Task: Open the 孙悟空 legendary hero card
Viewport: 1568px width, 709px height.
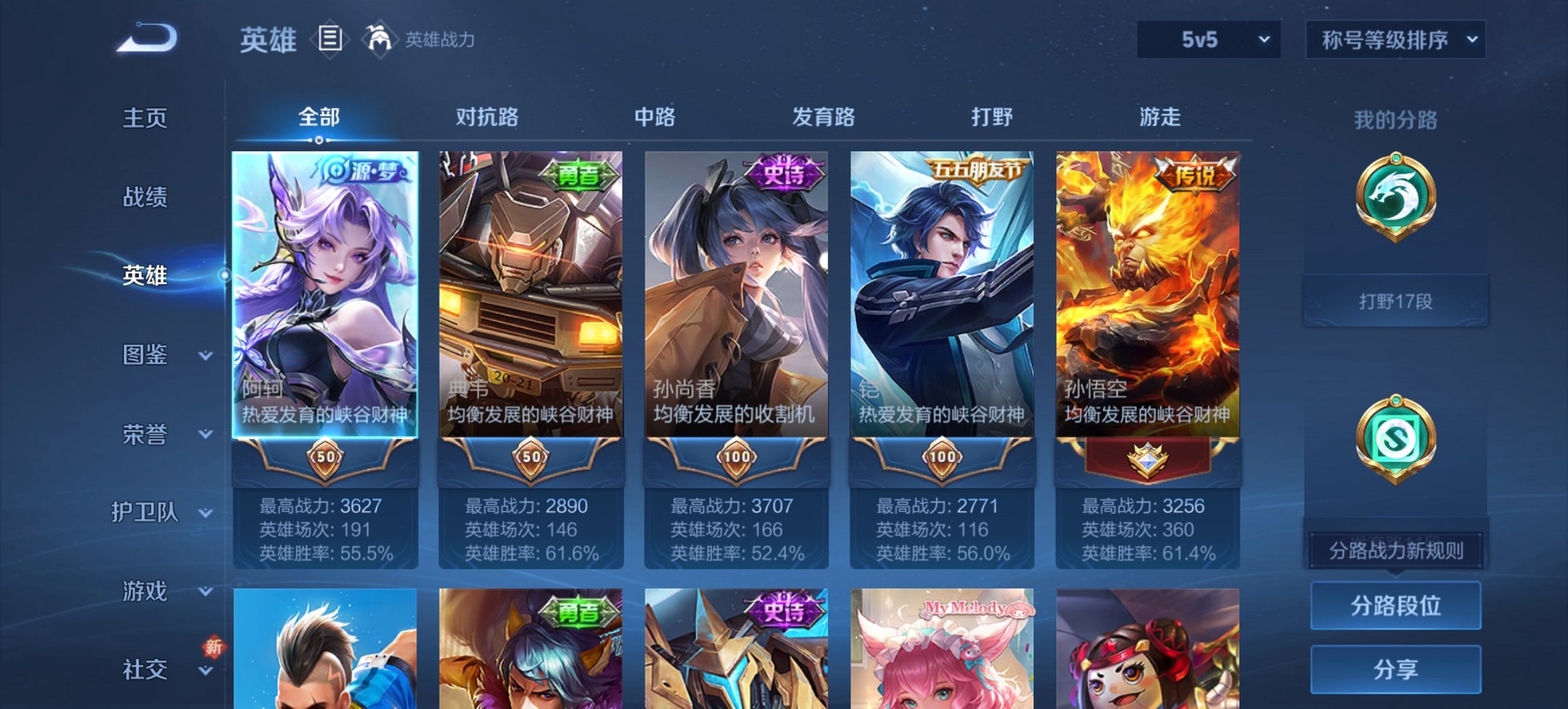Action: 1148,294
